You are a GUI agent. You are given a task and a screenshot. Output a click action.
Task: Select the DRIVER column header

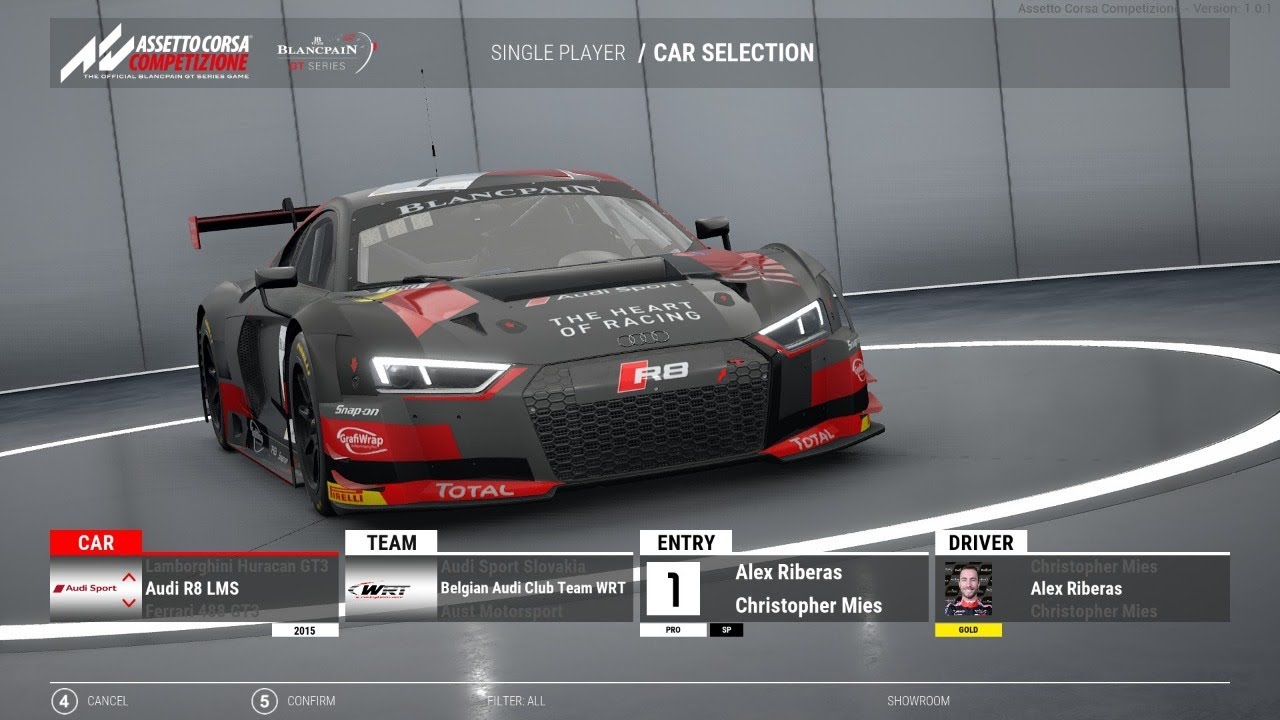(x=981, y=543)
